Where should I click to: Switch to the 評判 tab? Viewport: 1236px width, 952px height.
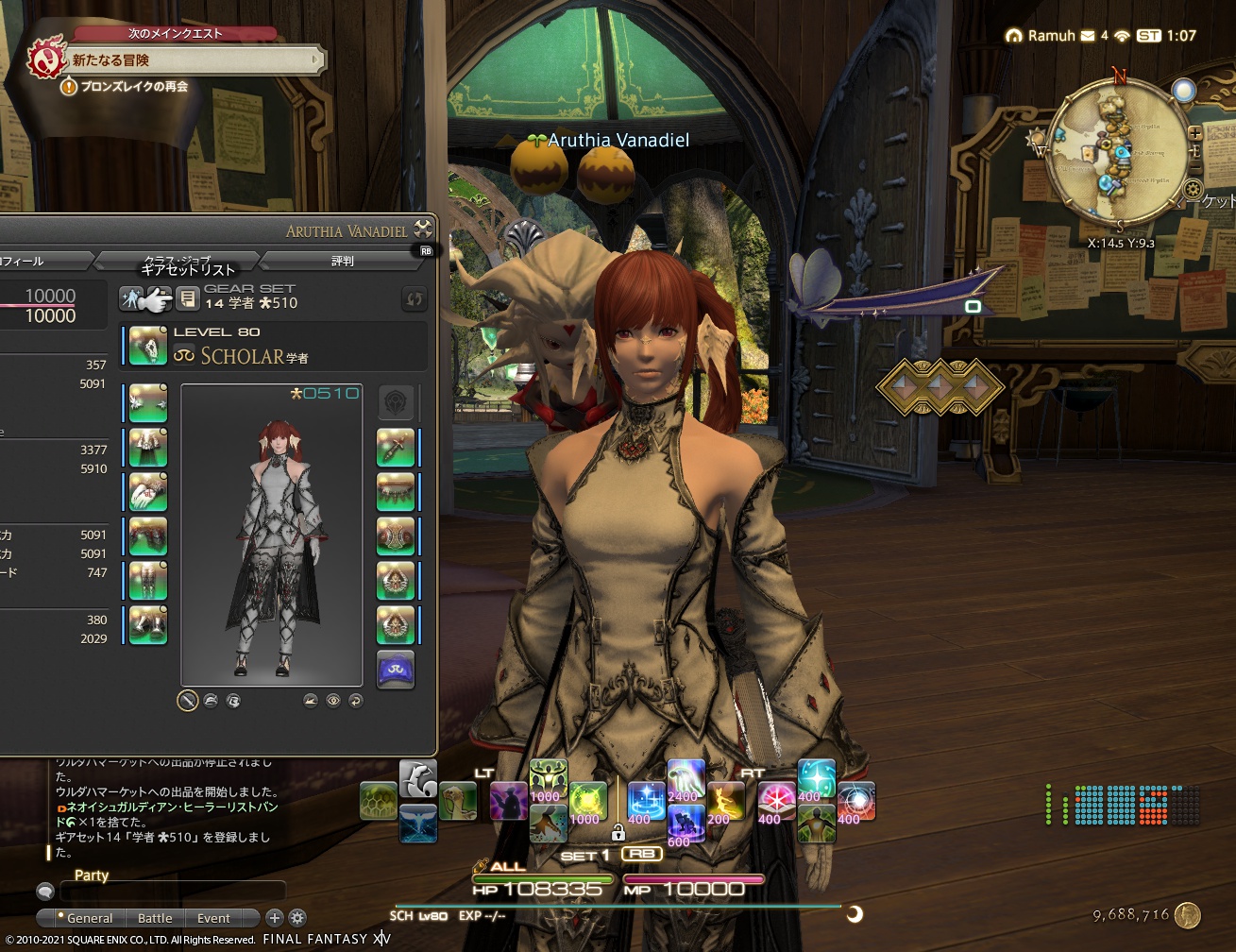tap(343, 262)
